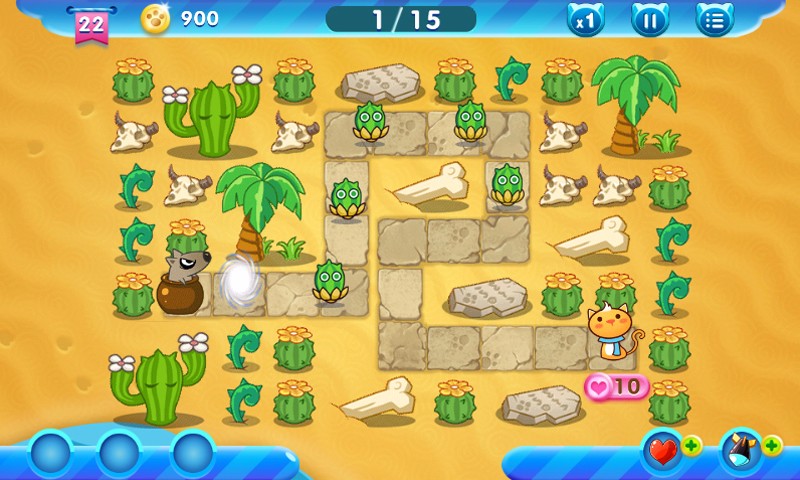The image size is (800, 480).
Task: Toggle the x1 game speed button
Action: click(x=586, y=19)
